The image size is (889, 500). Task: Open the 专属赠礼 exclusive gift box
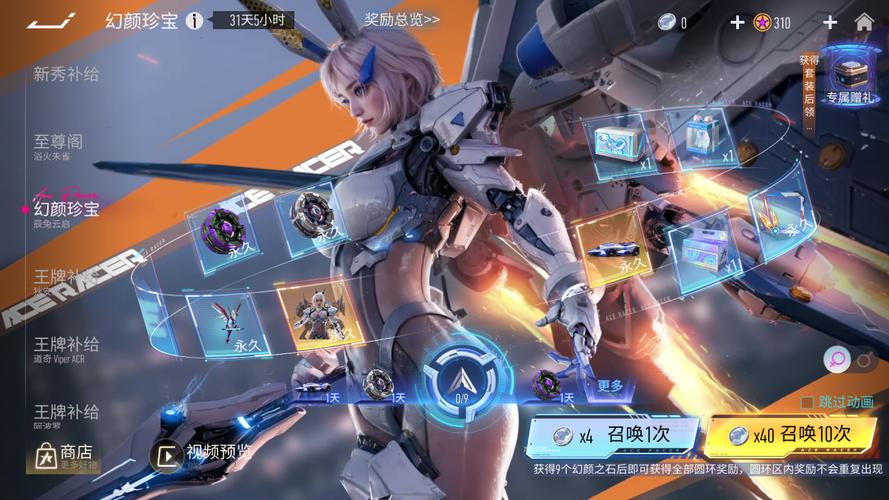point(849,77)
